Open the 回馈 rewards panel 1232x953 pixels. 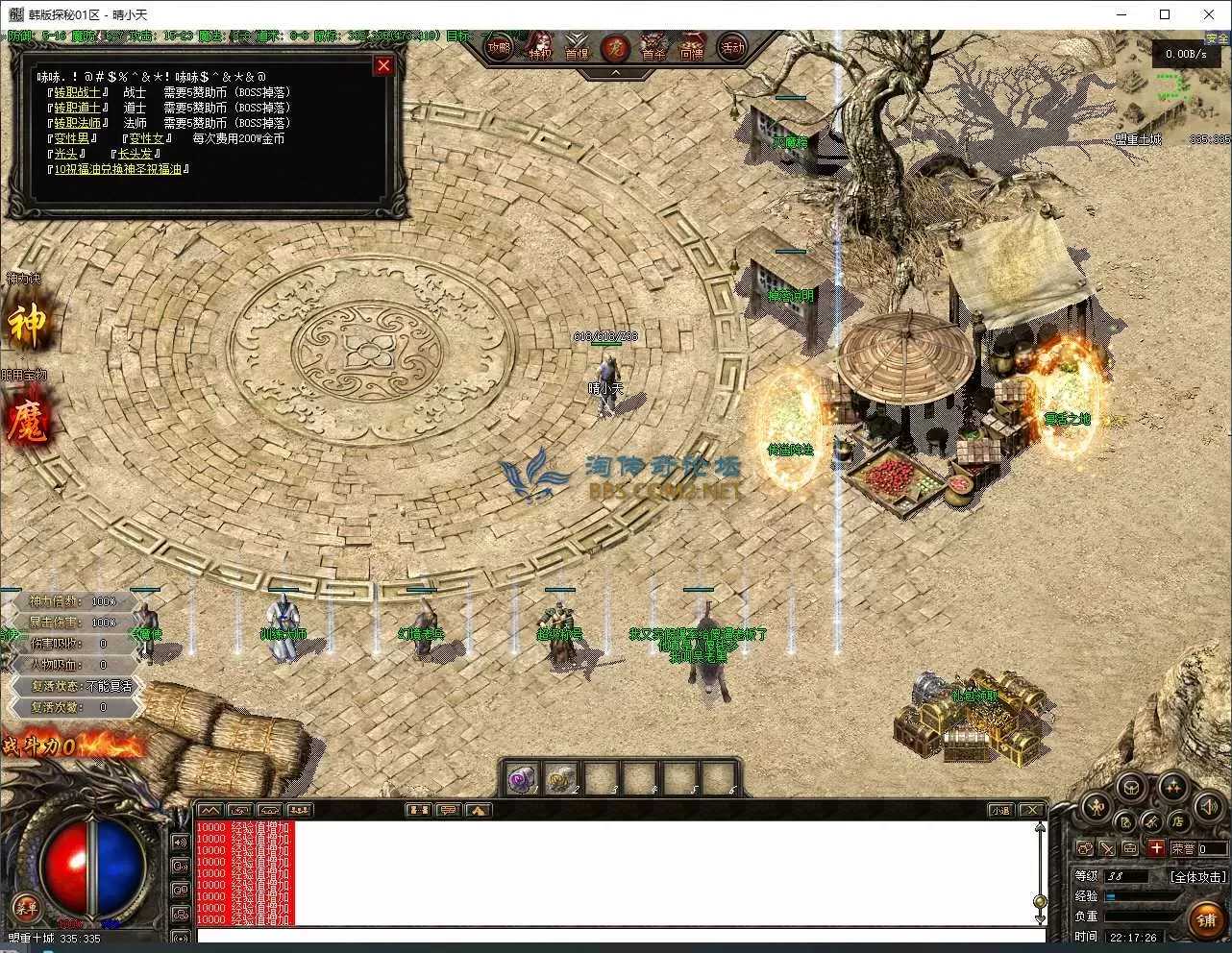692,47
